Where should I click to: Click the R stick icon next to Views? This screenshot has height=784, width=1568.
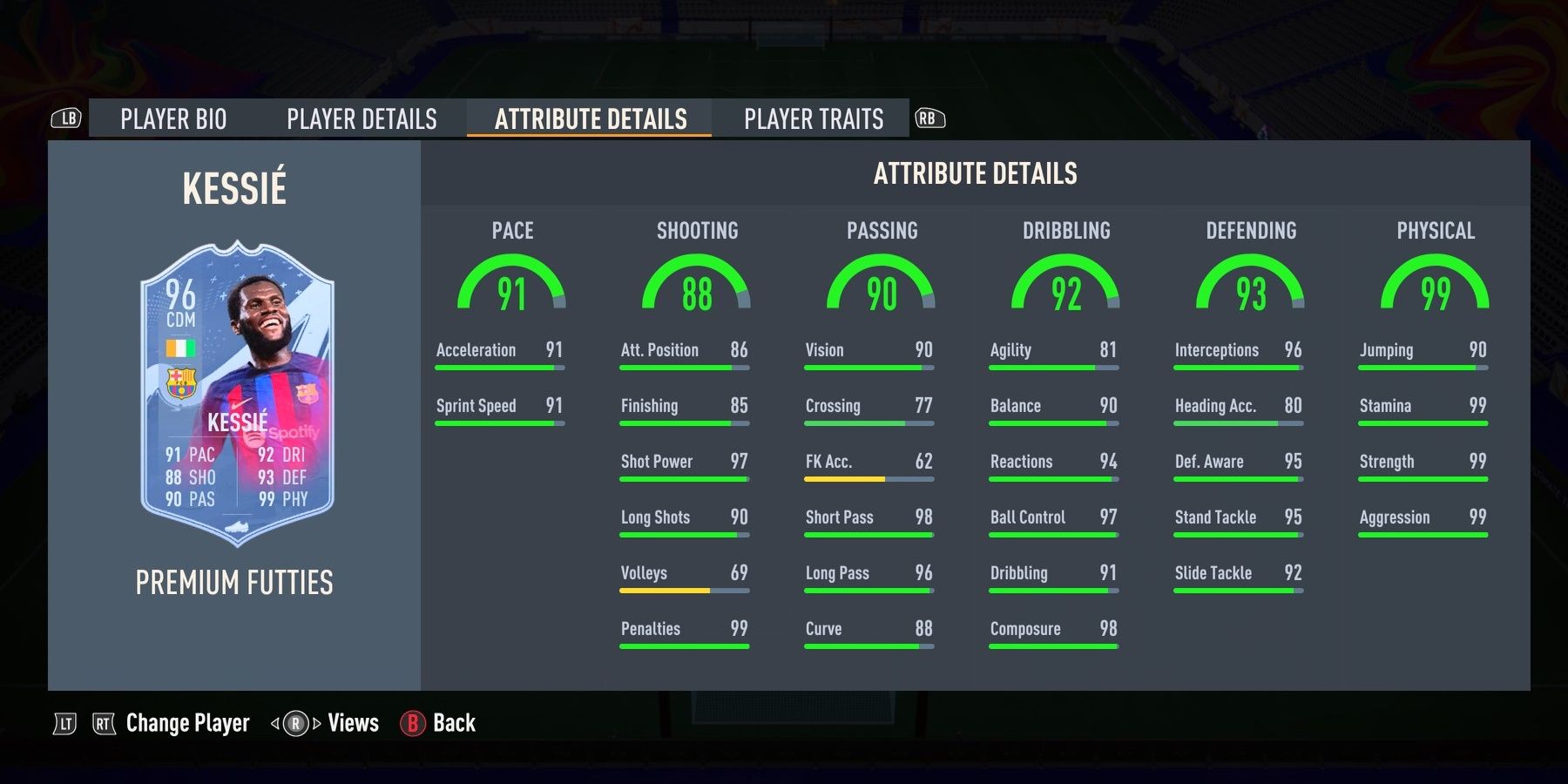point(294,723)
